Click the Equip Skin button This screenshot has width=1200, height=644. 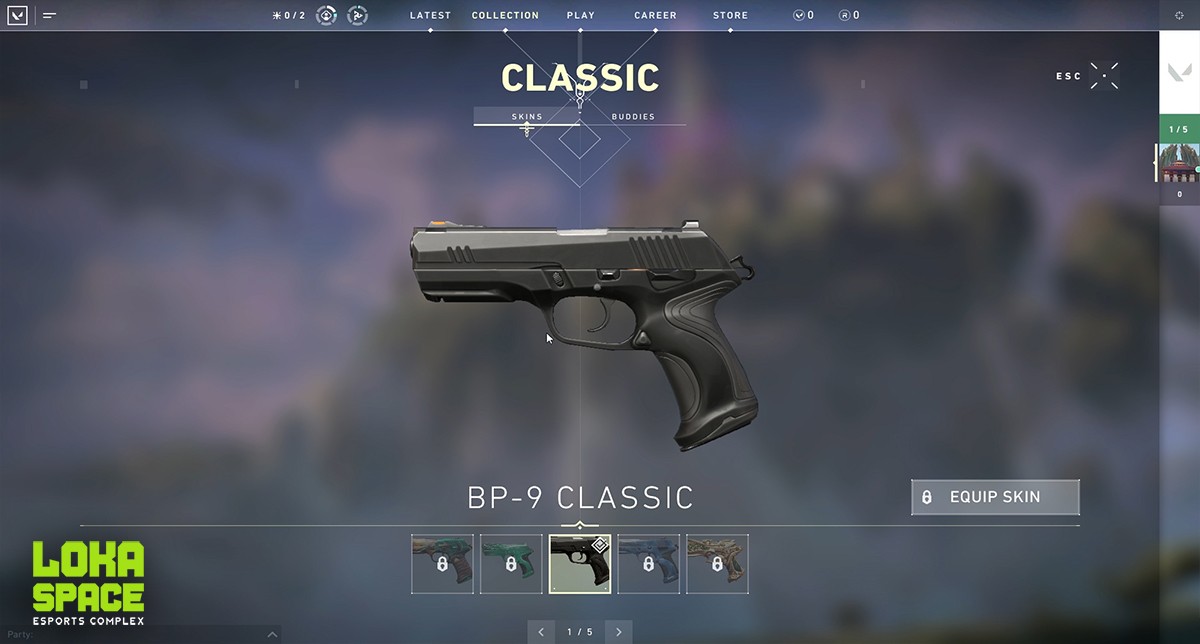(995, 497)
